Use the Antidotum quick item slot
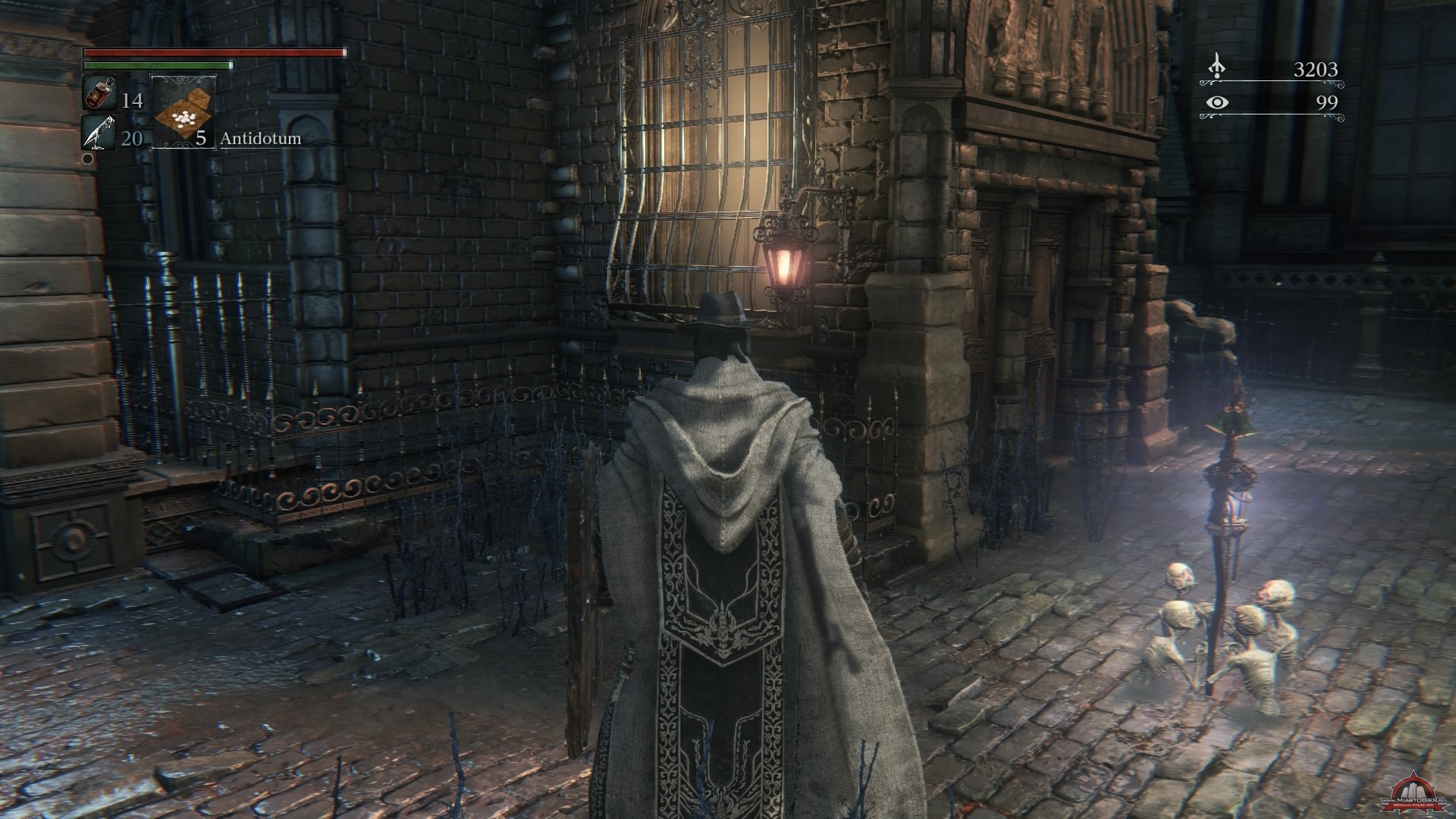Viewport: 1456px width, 819px height. 184,111
